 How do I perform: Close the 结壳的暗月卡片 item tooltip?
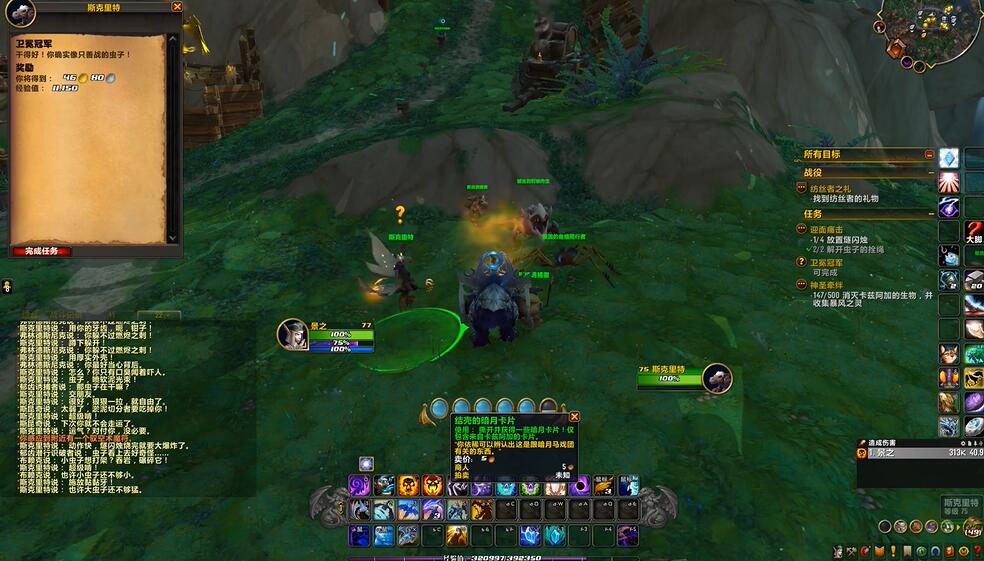click(x=574, y=417)
